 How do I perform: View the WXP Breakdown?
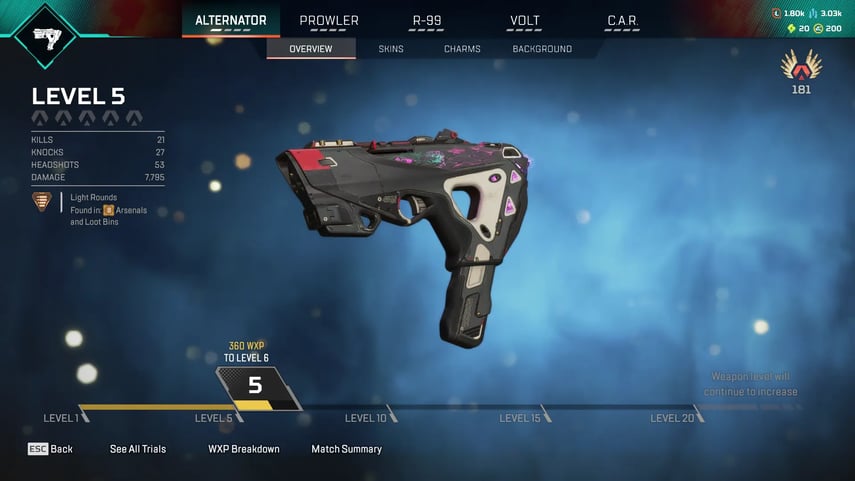click(244, 449)
